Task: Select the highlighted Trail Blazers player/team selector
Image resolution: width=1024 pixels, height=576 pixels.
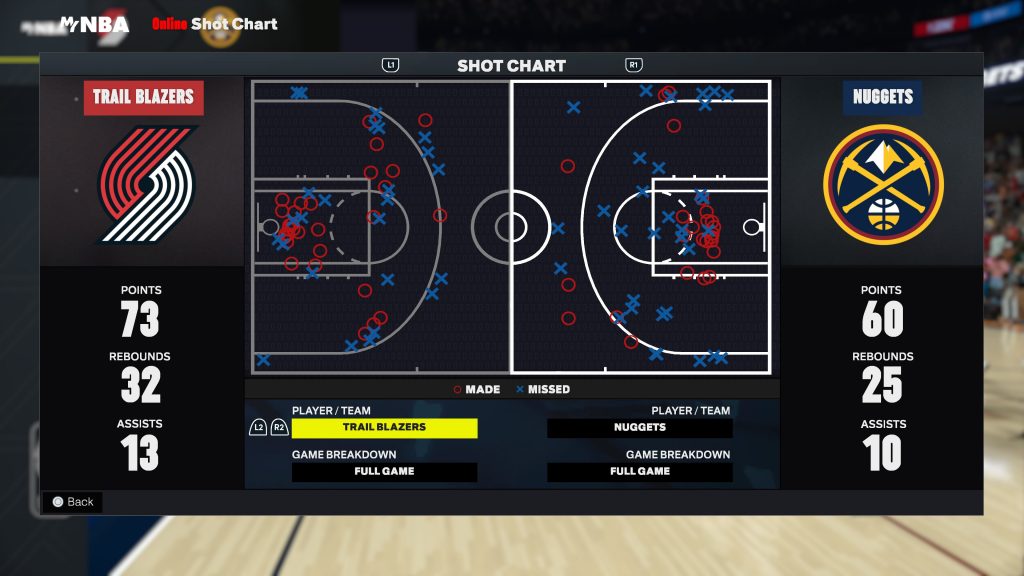Action: 384,427
